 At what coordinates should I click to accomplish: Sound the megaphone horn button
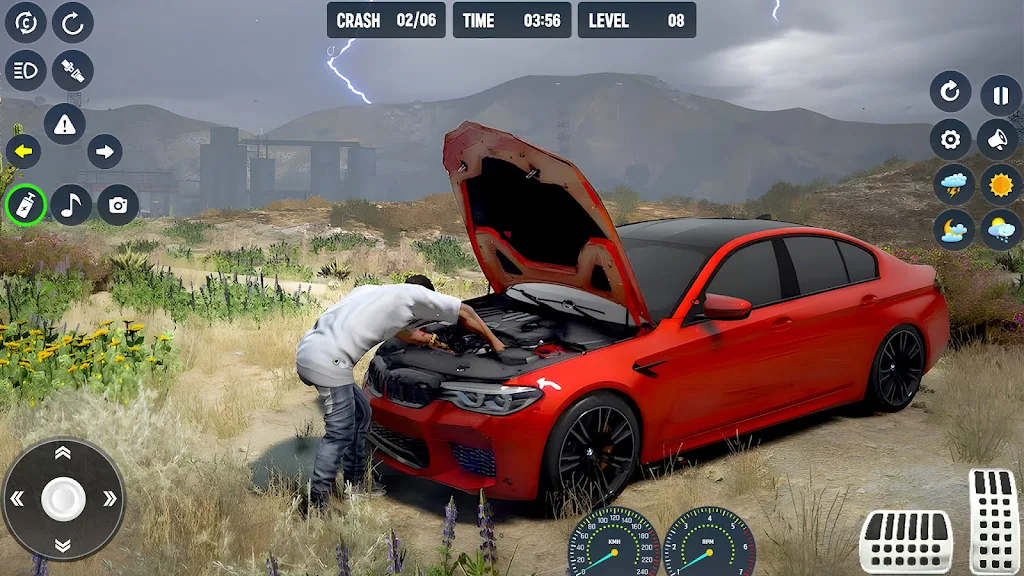tap(1000, 139)
